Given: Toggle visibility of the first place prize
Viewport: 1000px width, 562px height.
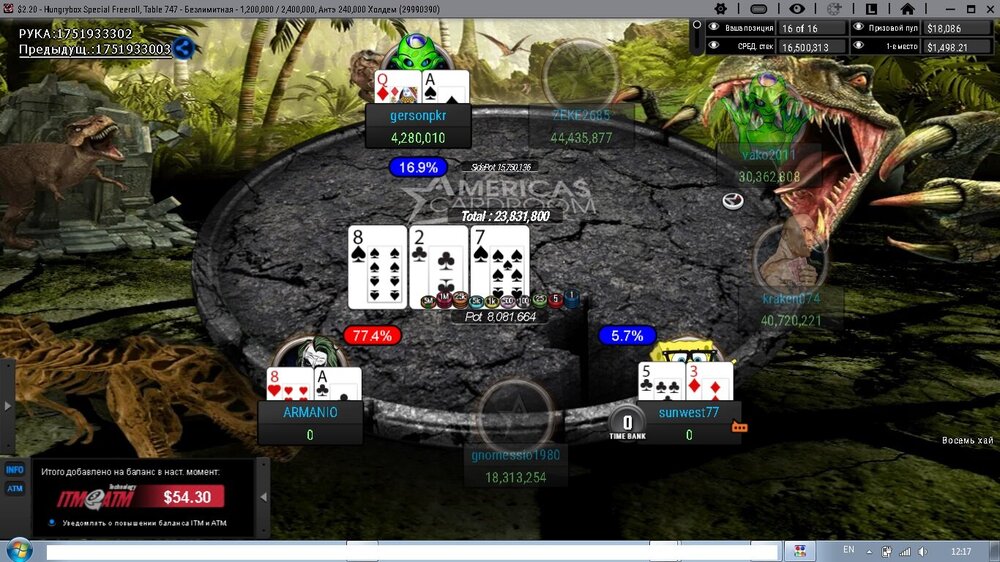Looking at the screenshot, I should pos(859,46).
